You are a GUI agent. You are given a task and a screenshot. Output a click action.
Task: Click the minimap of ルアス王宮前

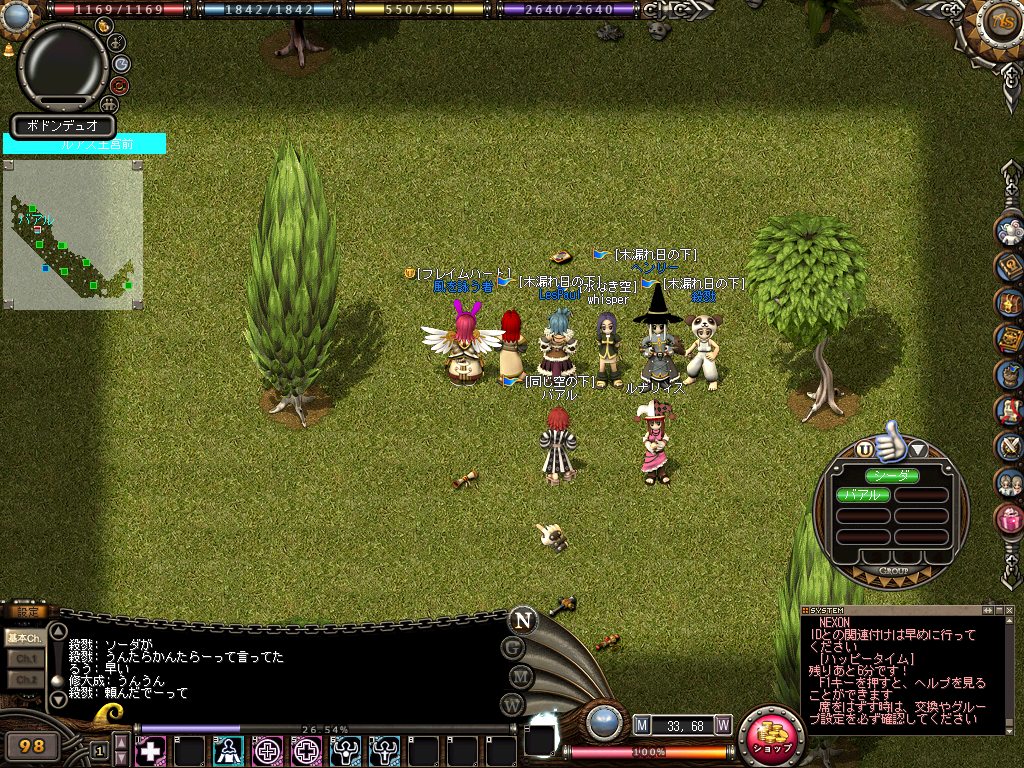pos(72,235)
